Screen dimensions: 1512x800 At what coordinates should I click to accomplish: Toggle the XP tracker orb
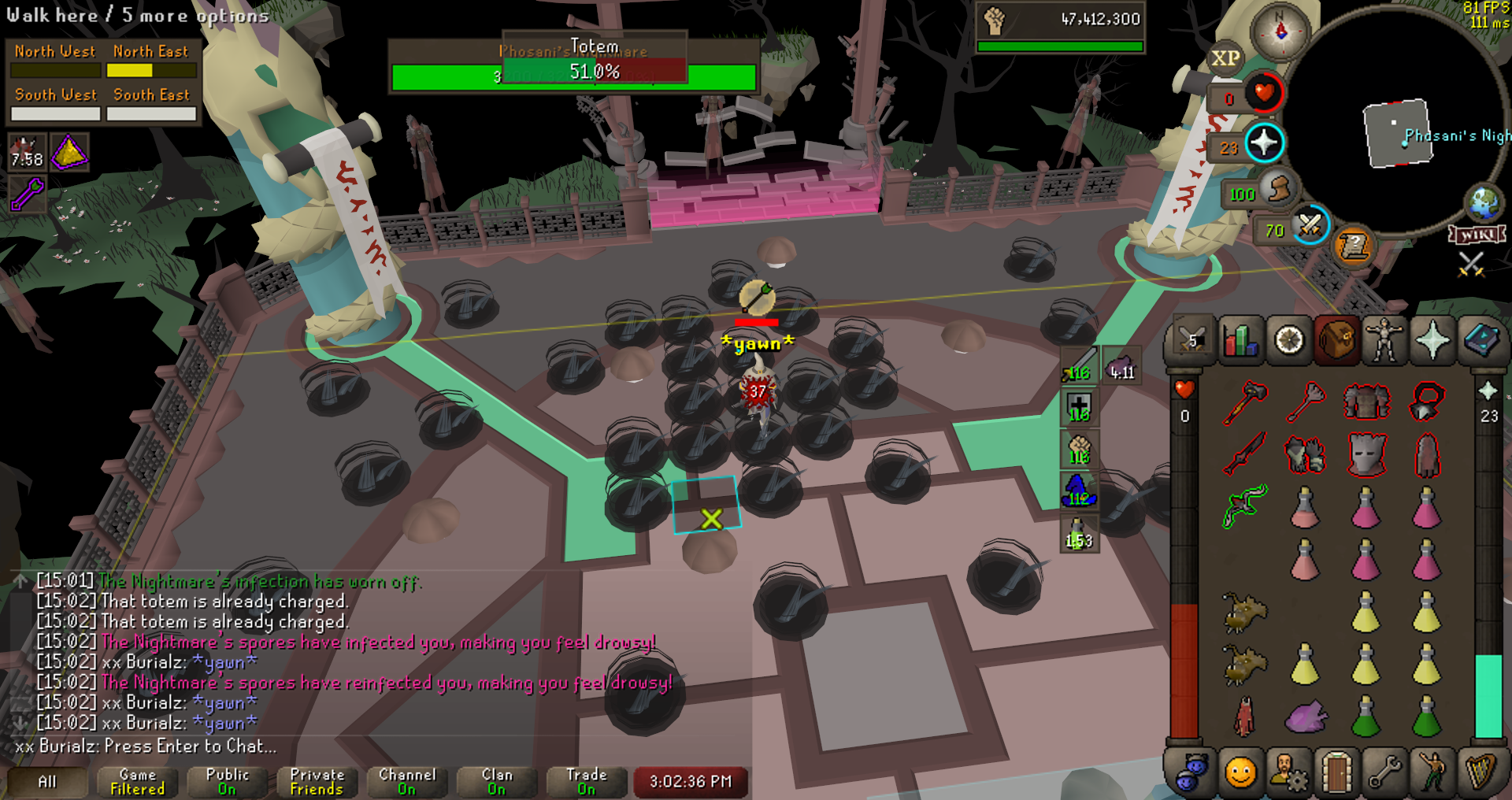(1225, 58)
